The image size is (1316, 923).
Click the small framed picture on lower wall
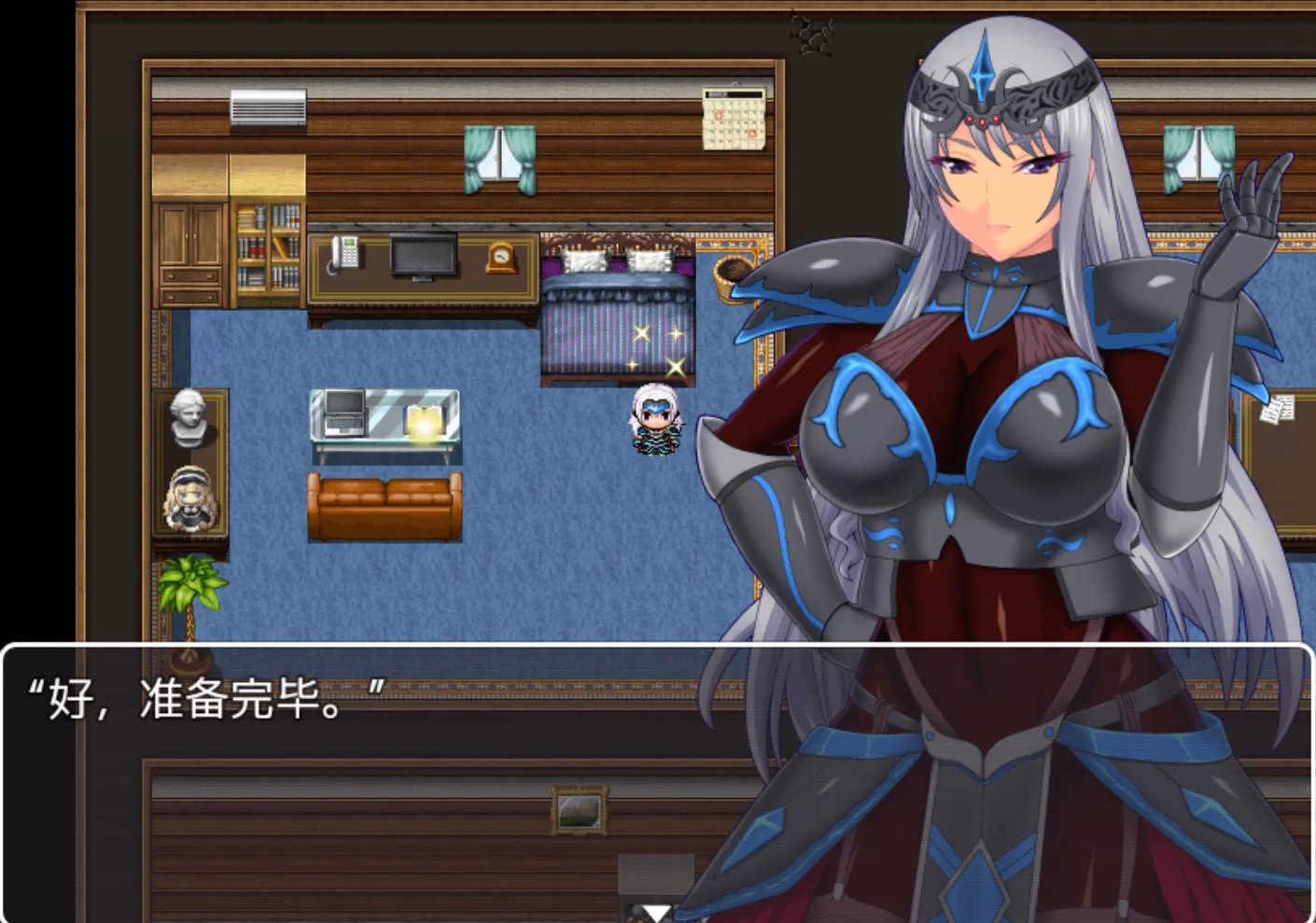pyautogui.click(x=579, y=811)
